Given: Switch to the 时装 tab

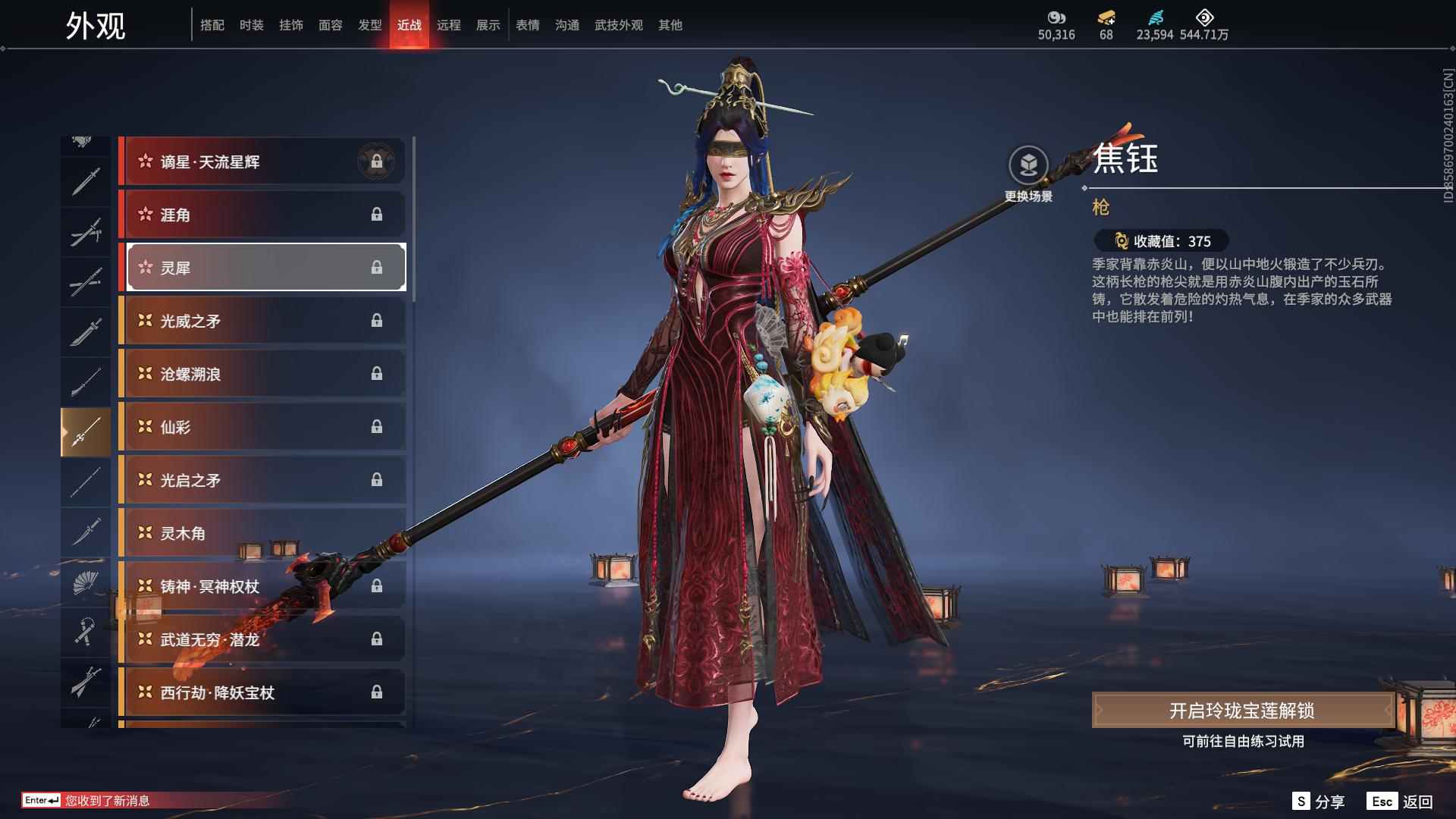Looking at the screenshot, I should click(x=251, y=25).
